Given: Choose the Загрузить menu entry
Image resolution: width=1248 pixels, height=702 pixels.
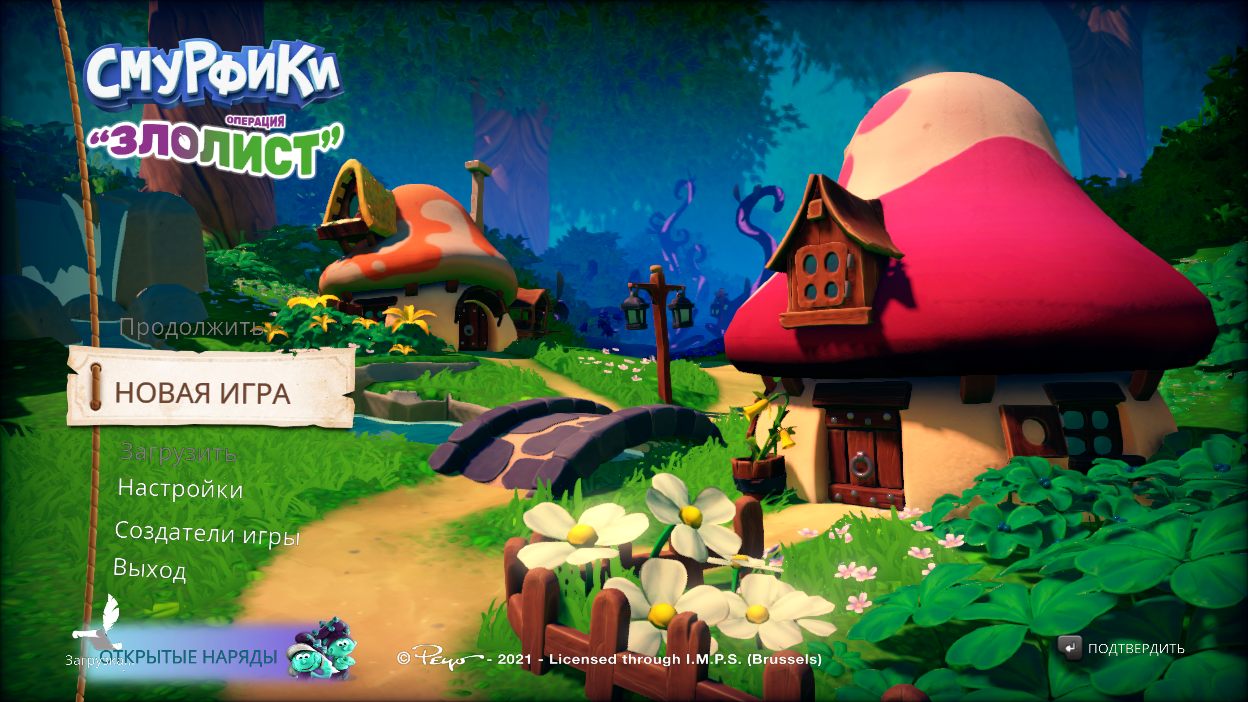Looking at the screenshot, I should pos(178,452).
